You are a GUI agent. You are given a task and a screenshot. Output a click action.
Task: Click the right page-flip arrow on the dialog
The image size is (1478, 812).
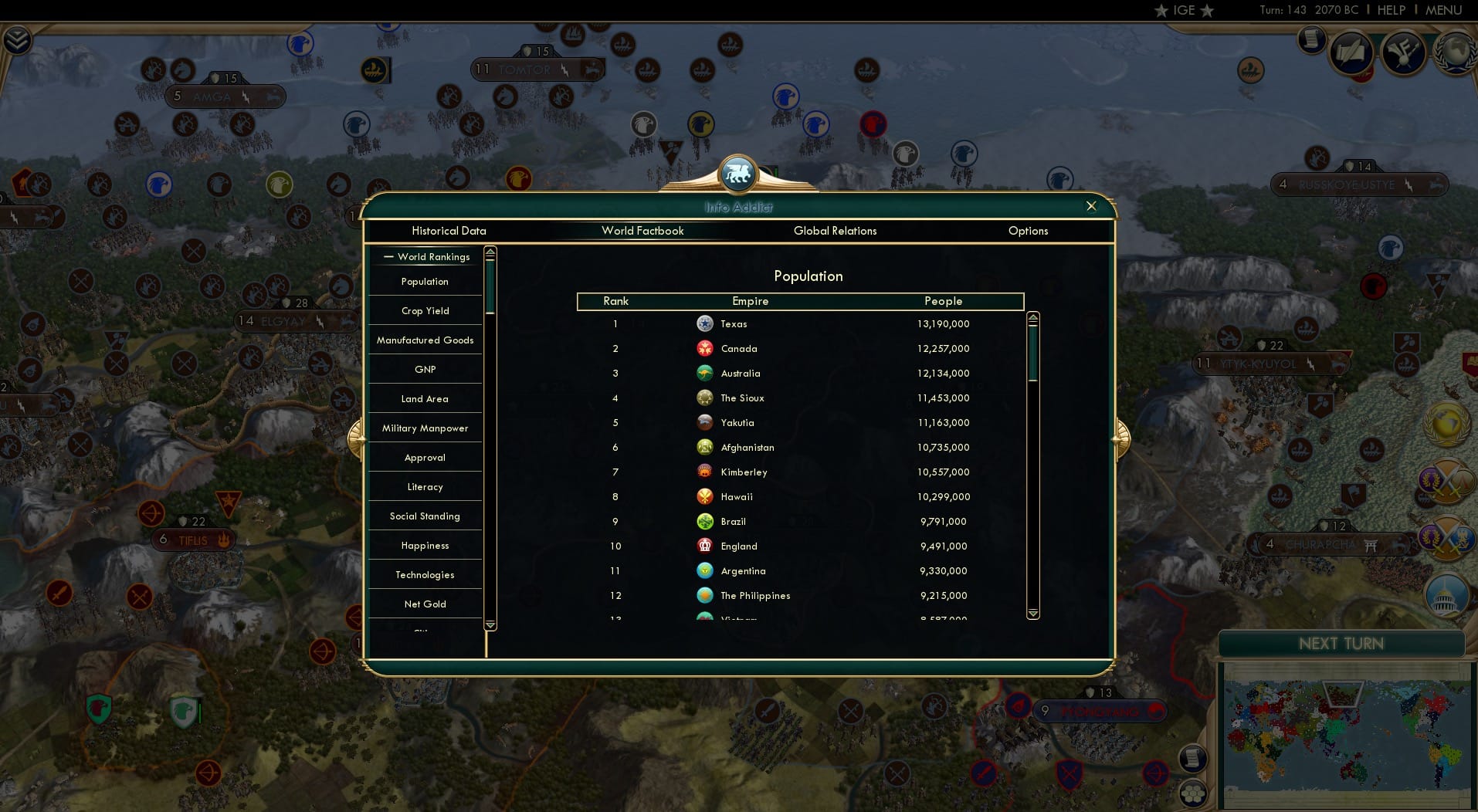point(1121,437)
